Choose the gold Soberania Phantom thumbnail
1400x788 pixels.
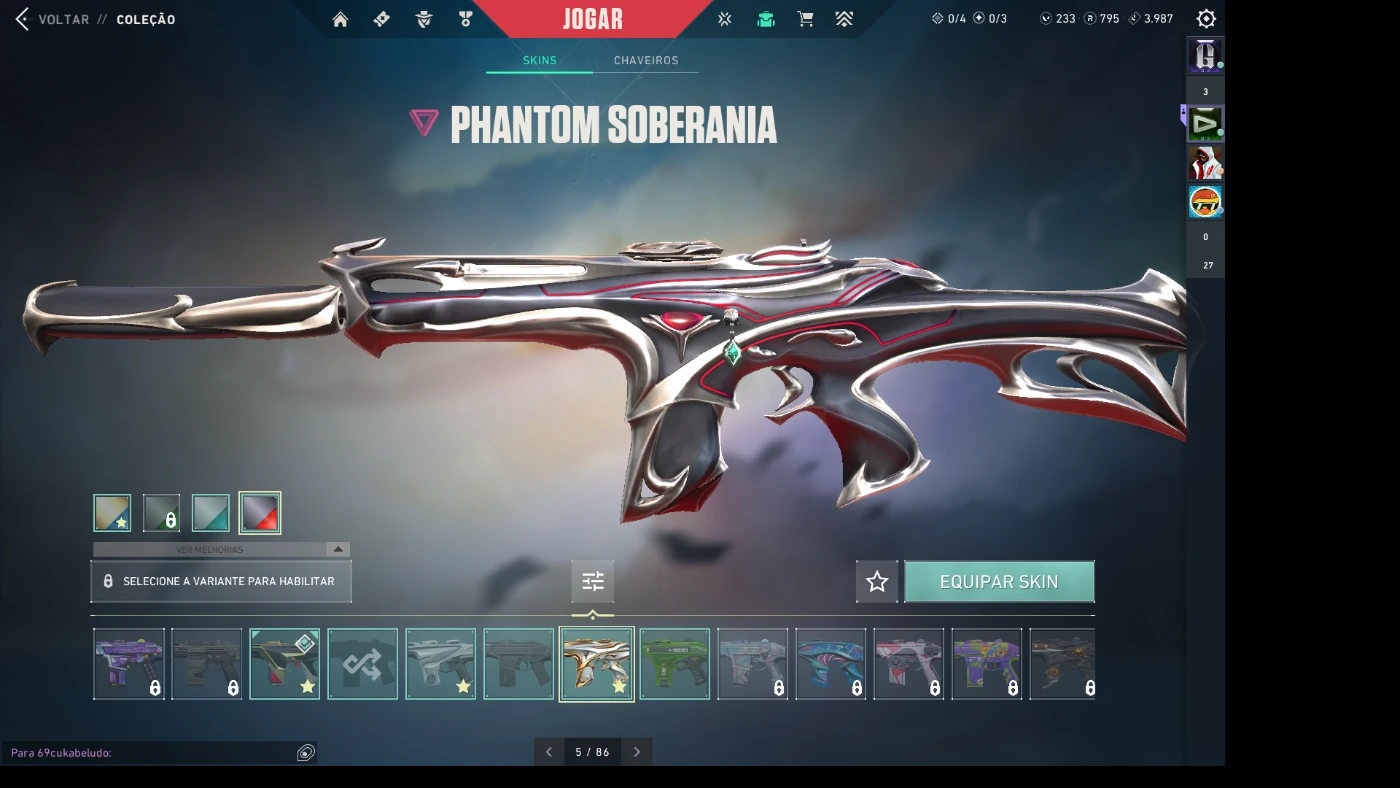click(596, 664)
